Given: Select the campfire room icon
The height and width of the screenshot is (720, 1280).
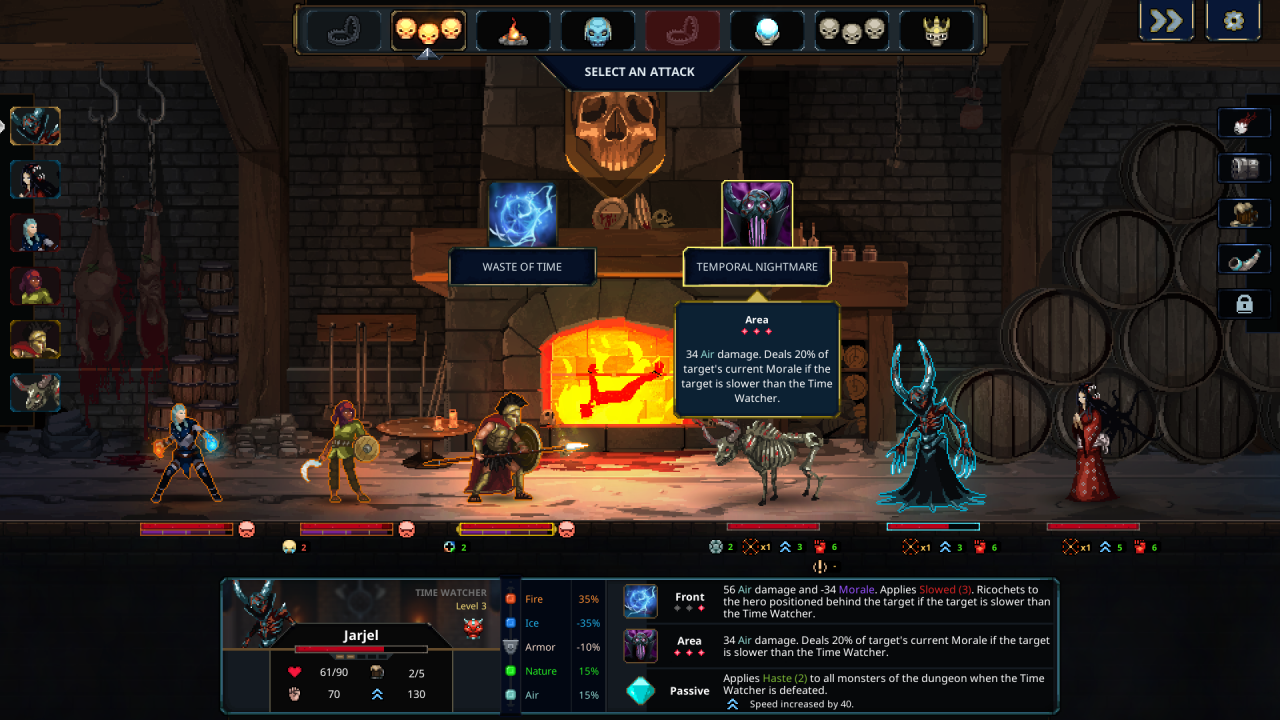Looking at the screenshot, I should pyautogui.click(x=513, y=31).
